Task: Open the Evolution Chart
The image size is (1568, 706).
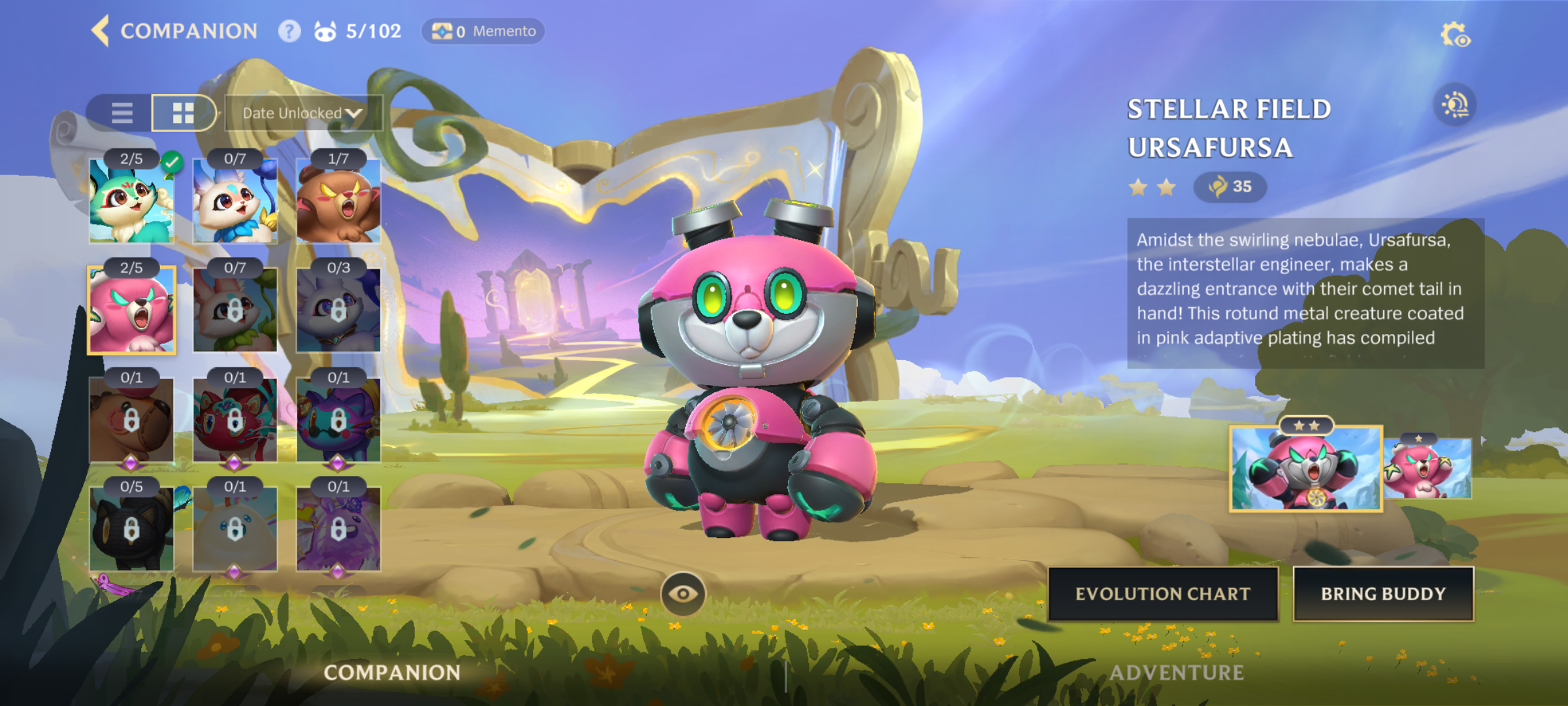Action: [x=1163, y=594]
